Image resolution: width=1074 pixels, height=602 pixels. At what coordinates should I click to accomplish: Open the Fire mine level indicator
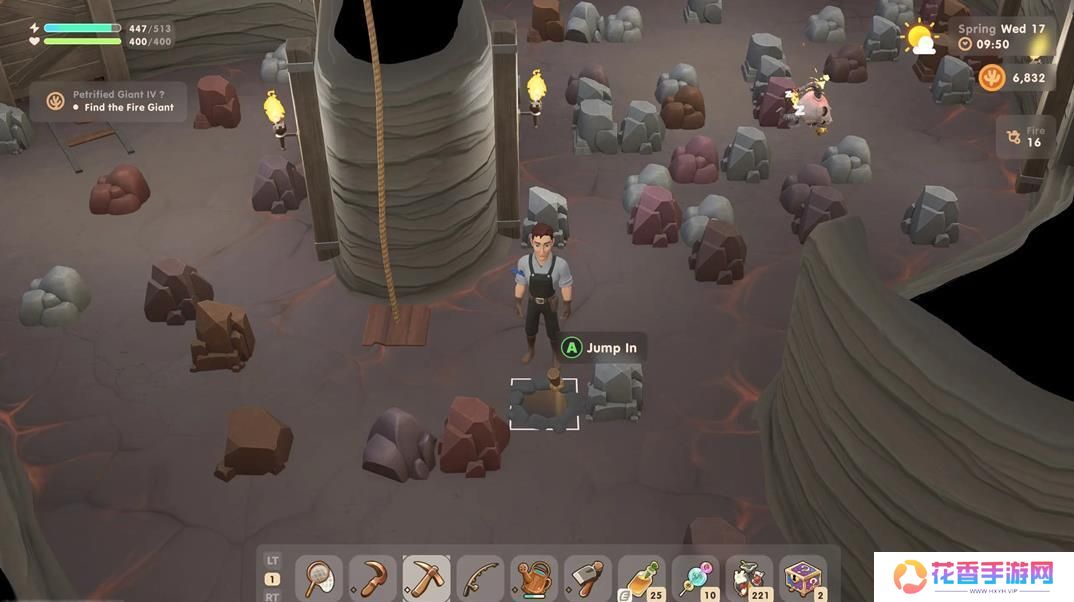tap(1025, 137)
